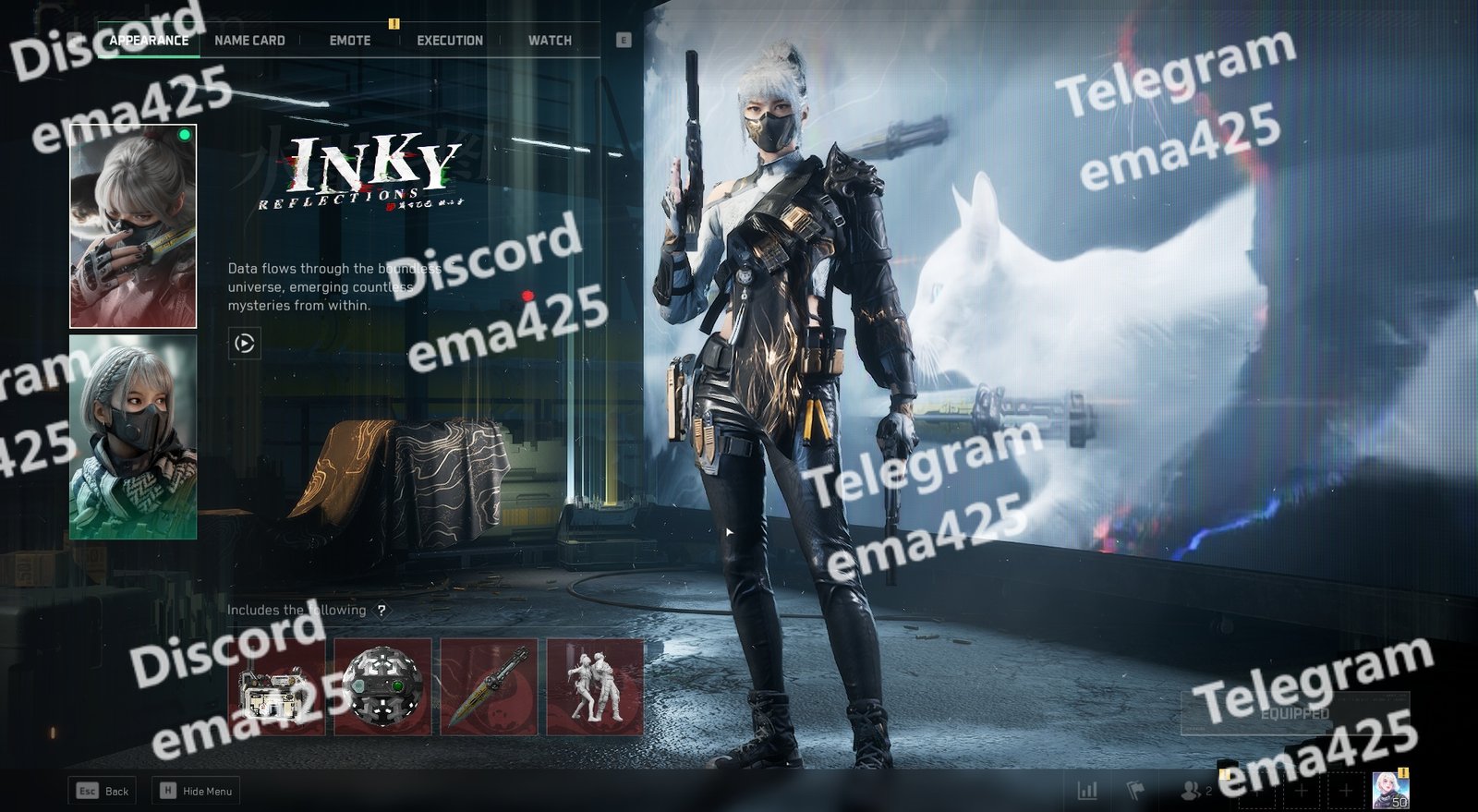This screenshot has width=1478, height=812.
Task: Open the flags icon
Action: [x=1135, y=791]
